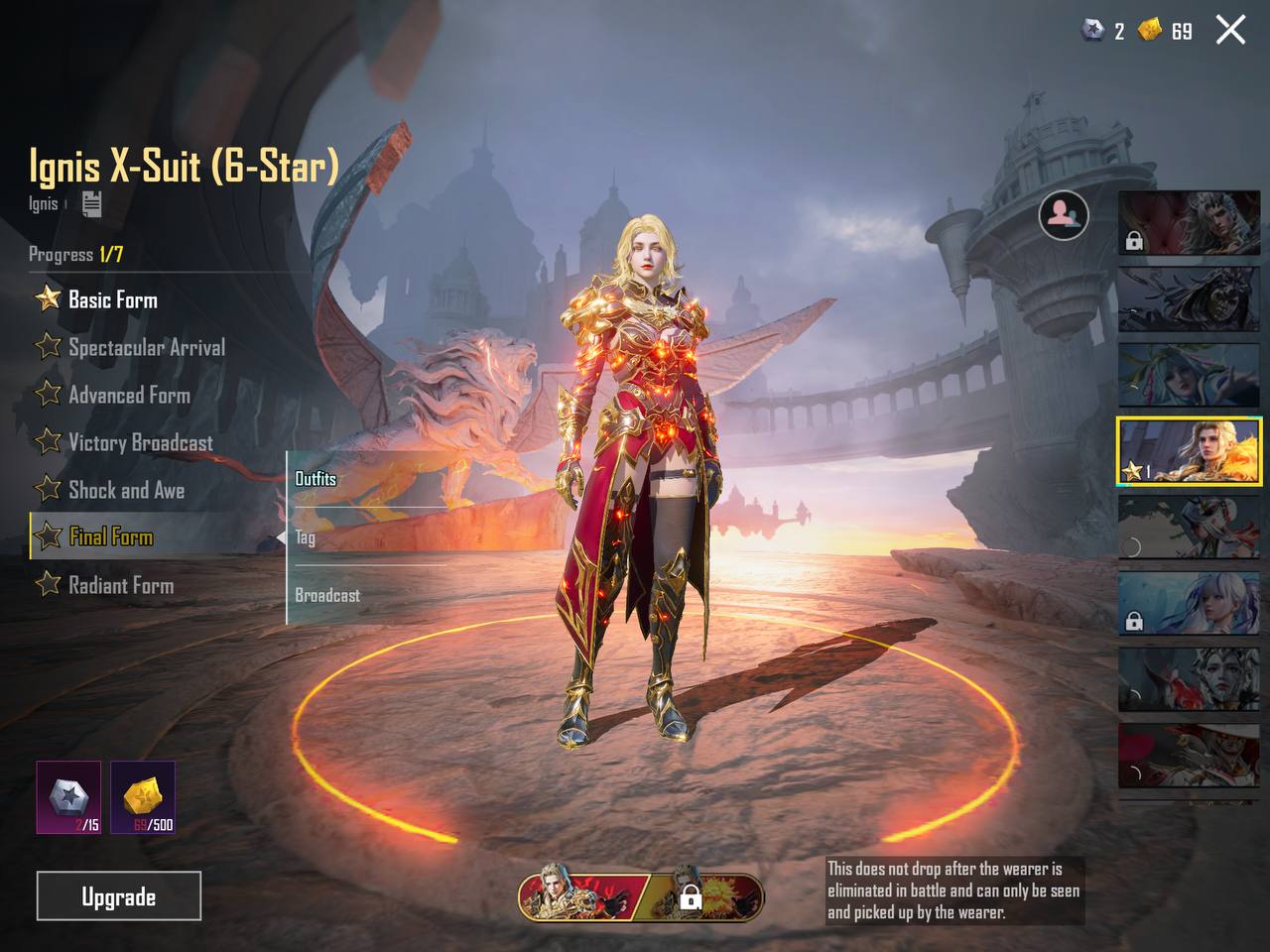
Task: Switch to the Tag tab
Action: (x=306, y=537)
